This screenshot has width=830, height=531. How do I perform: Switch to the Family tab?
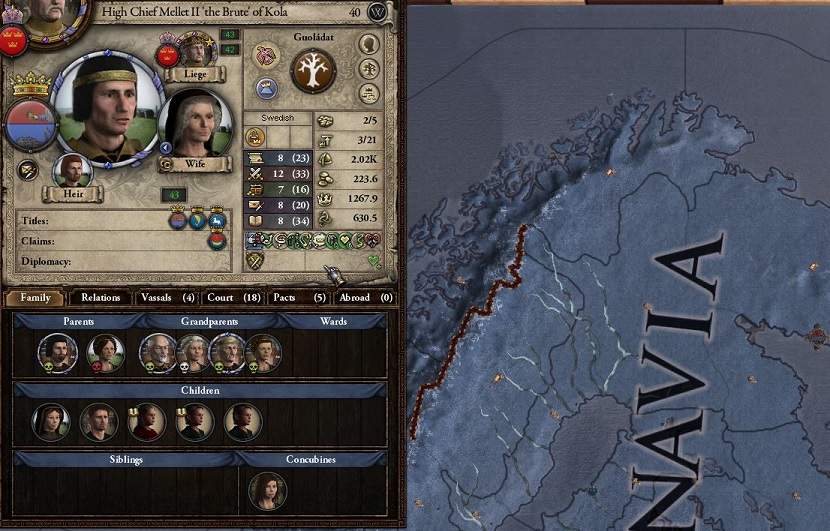(35, 297)
